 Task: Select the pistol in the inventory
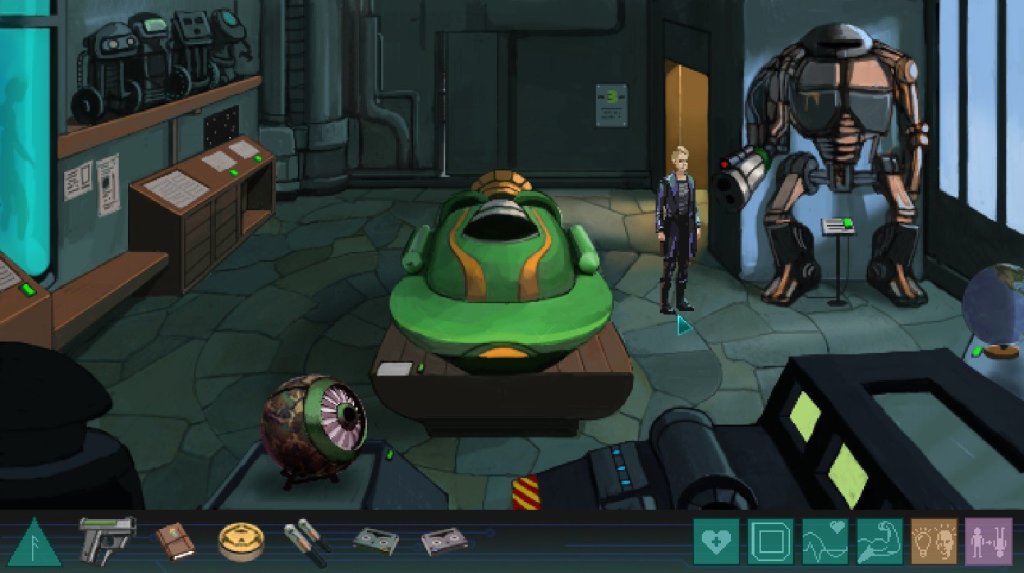pos(105,539)
